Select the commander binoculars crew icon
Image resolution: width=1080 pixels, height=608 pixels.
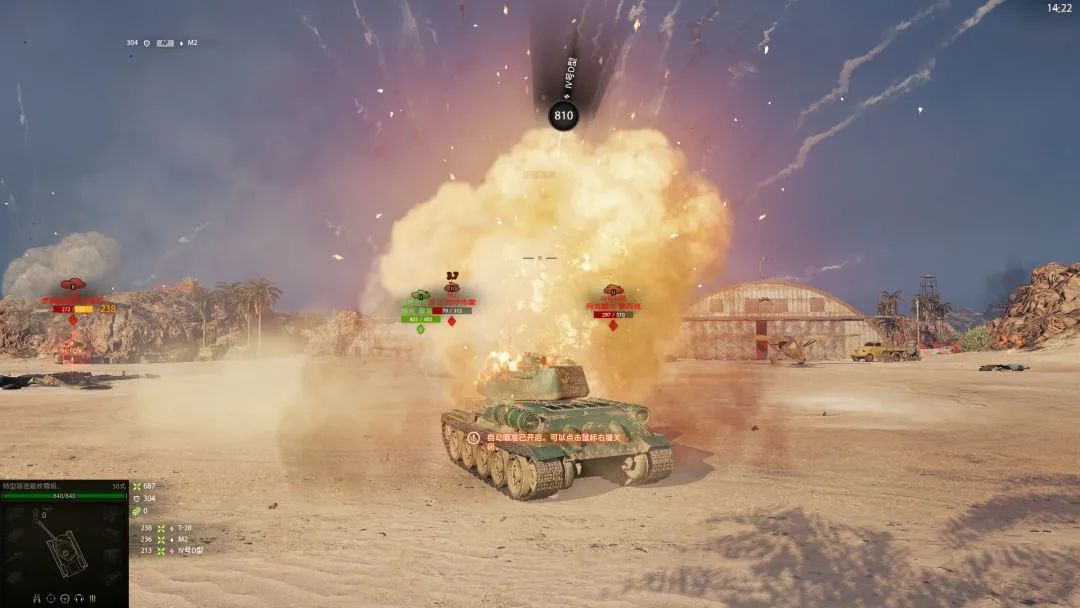click(37, 599)
